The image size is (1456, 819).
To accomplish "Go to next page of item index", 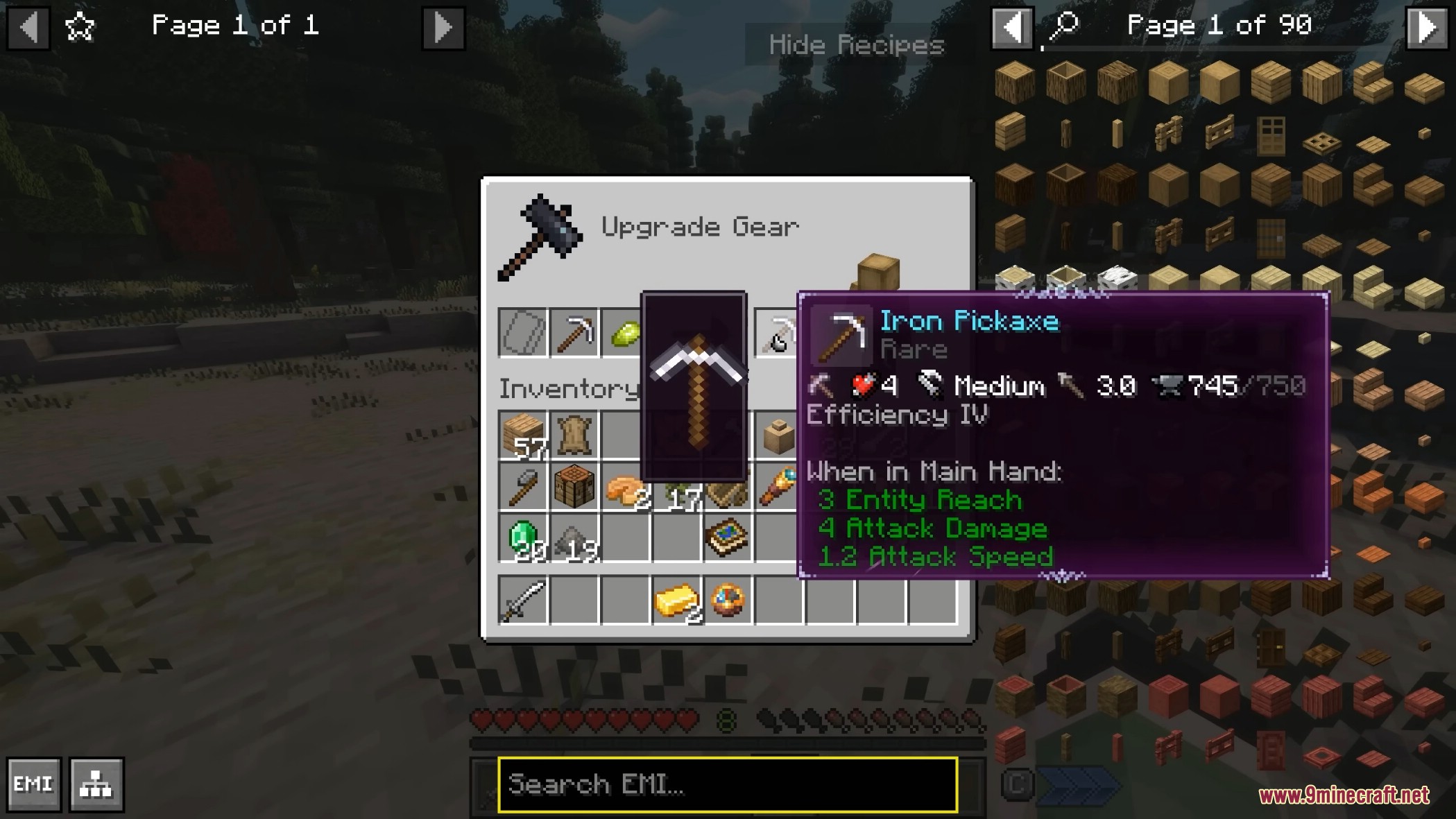I will tap(1425, 28).
